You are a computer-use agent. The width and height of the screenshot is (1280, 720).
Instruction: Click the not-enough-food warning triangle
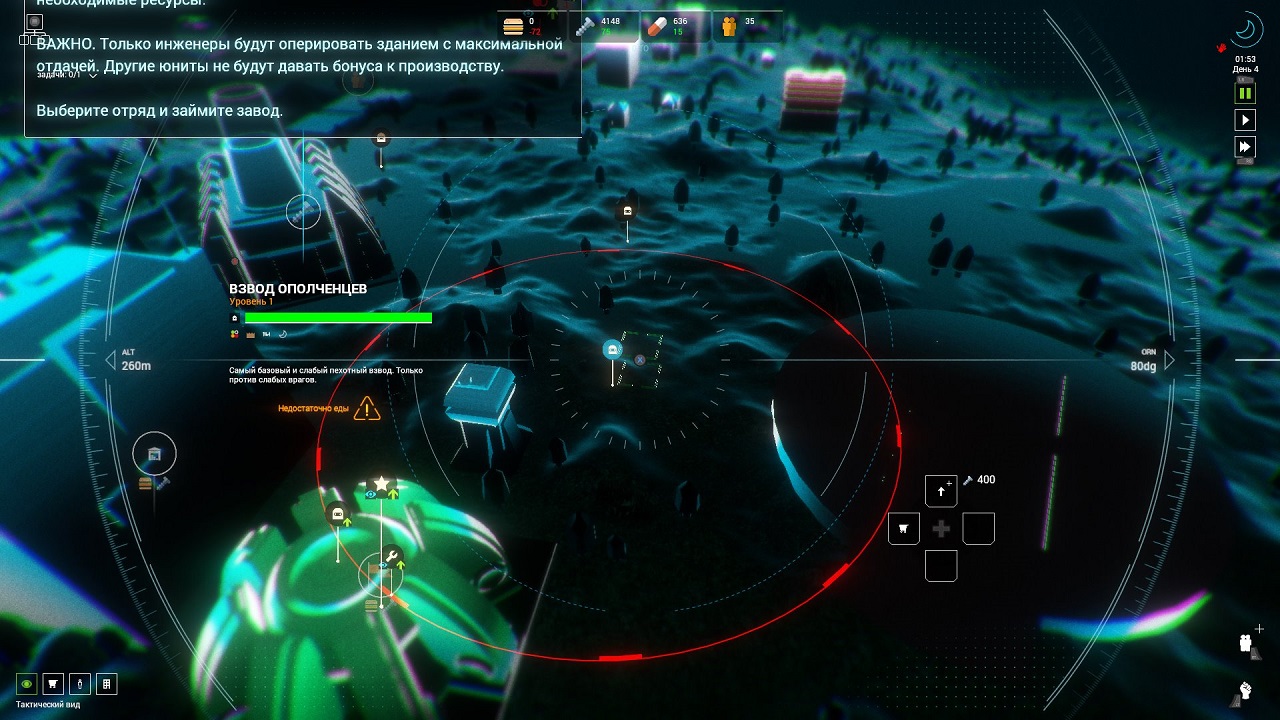click(367, 408)
